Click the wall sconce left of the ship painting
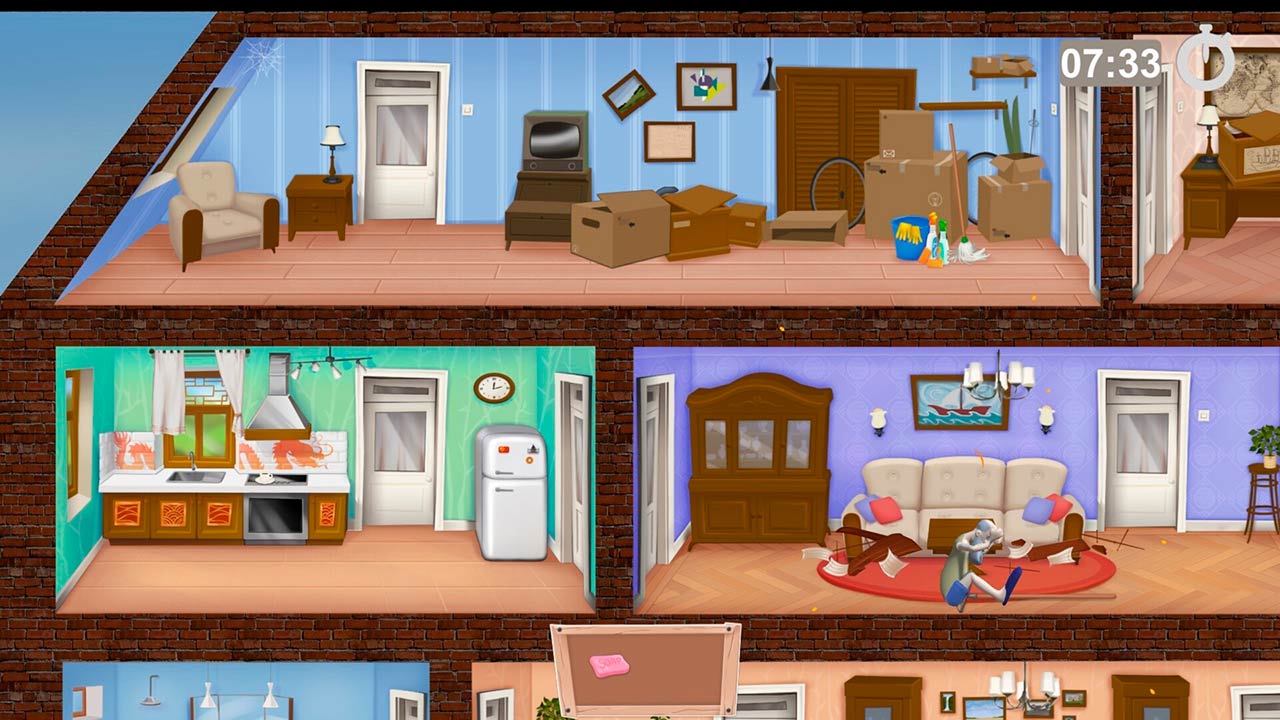 879,418
